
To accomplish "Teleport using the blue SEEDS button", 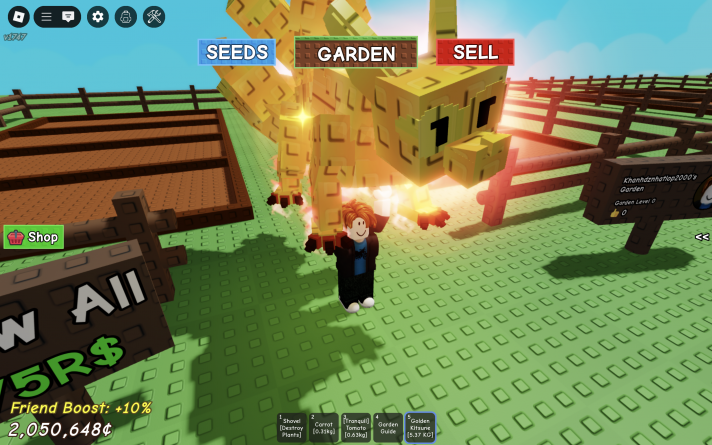I will coord(237,52).
